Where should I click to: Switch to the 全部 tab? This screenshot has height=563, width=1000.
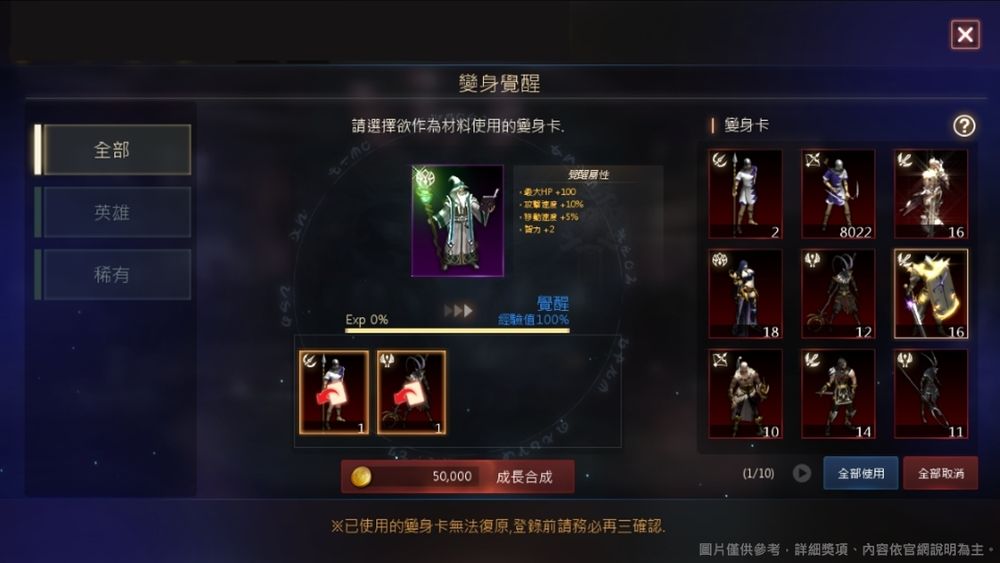(112, 150)
